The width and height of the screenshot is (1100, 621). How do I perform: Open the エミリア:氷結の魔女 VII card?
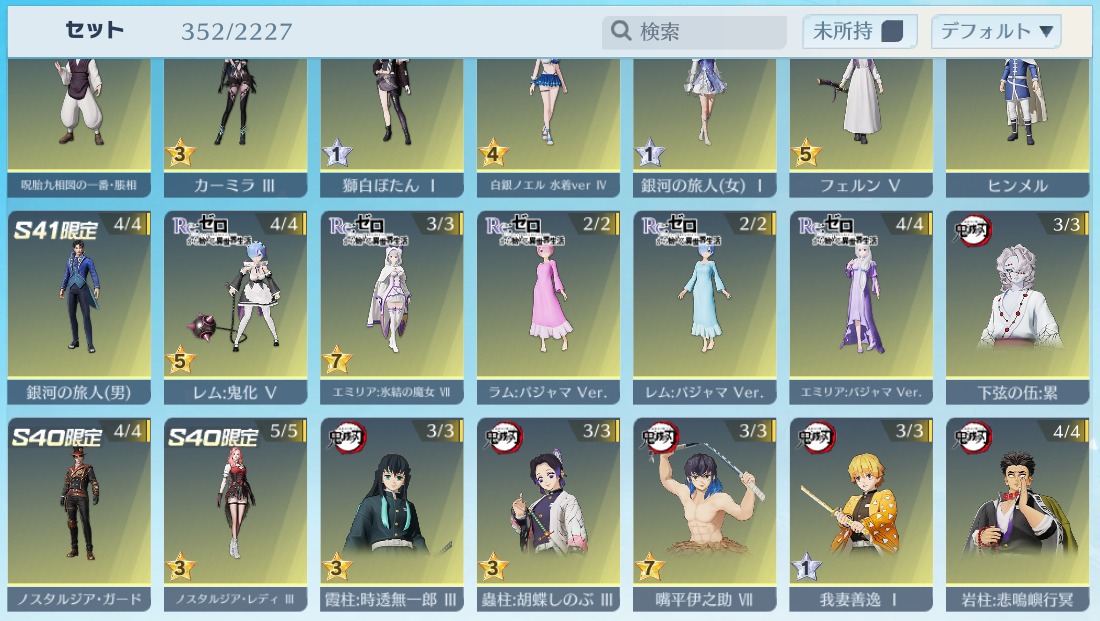tap(392, 305)
